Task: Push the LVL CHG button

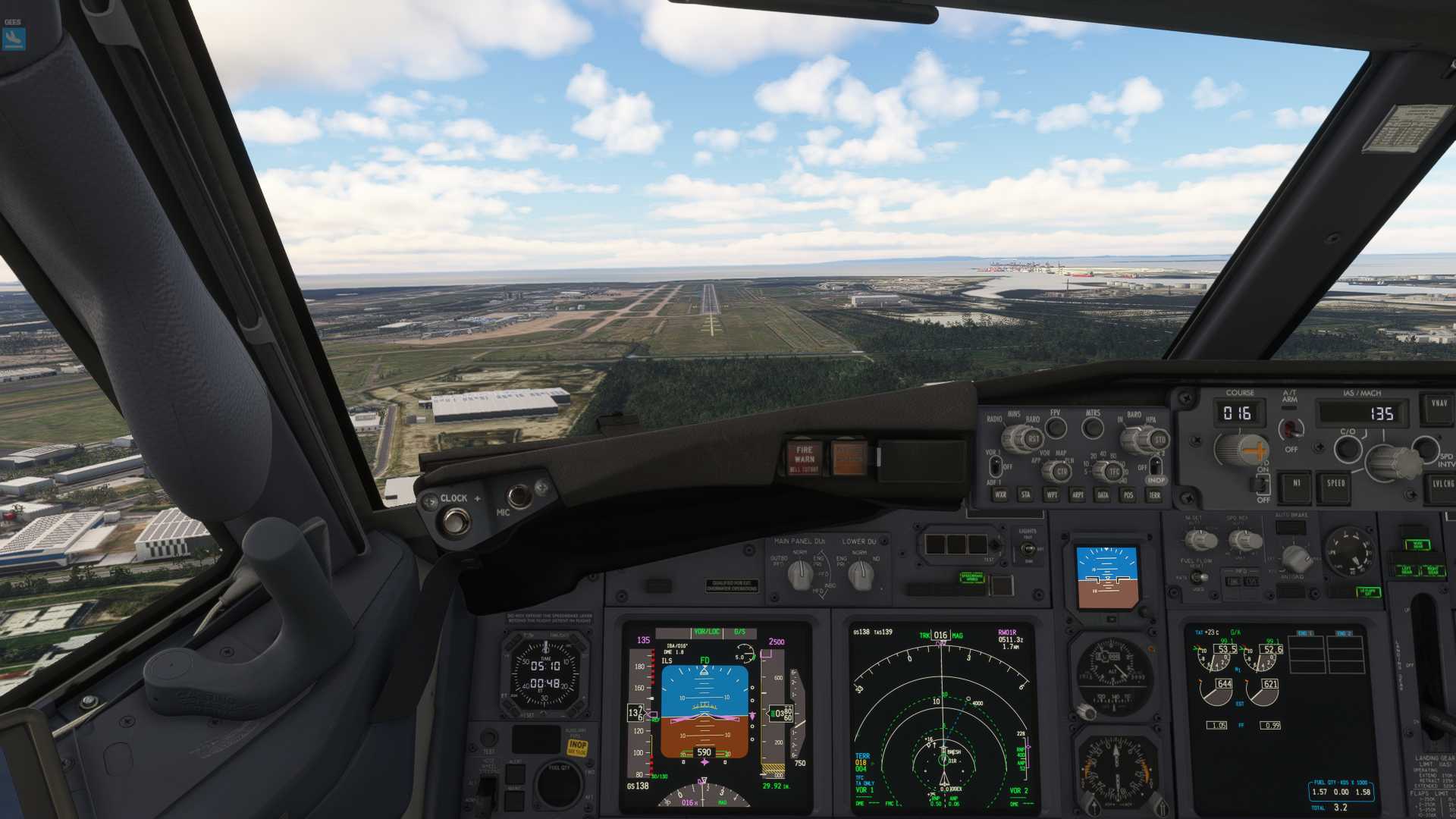Action: [x=1441, y=485]
